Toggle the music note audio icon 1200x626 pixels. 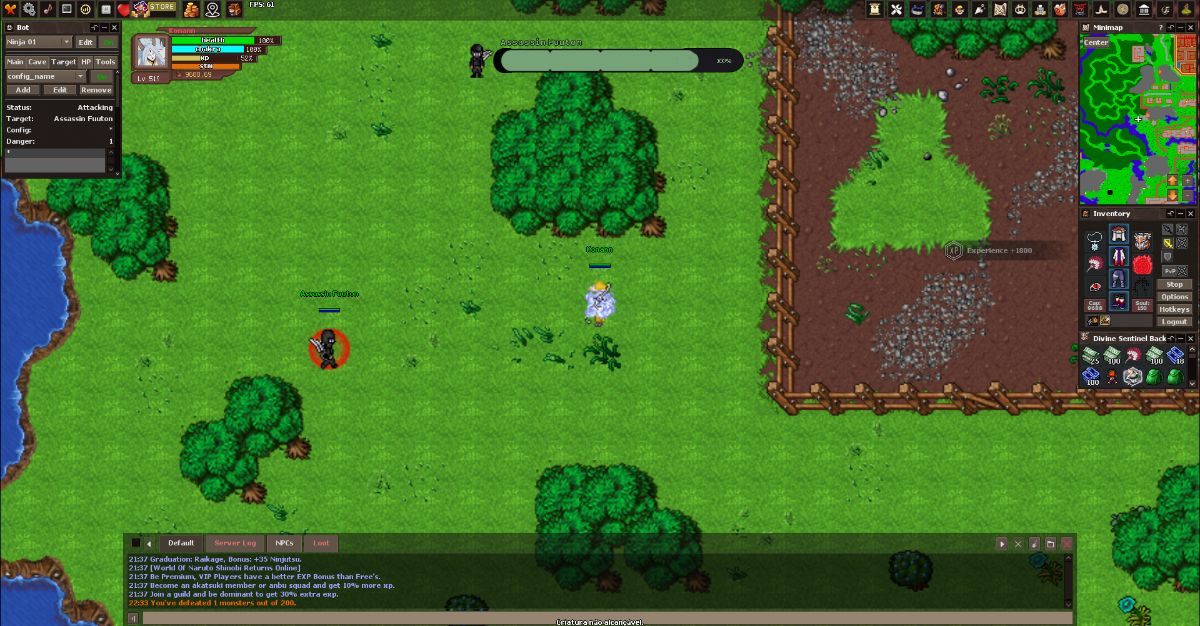coord(47,9)
